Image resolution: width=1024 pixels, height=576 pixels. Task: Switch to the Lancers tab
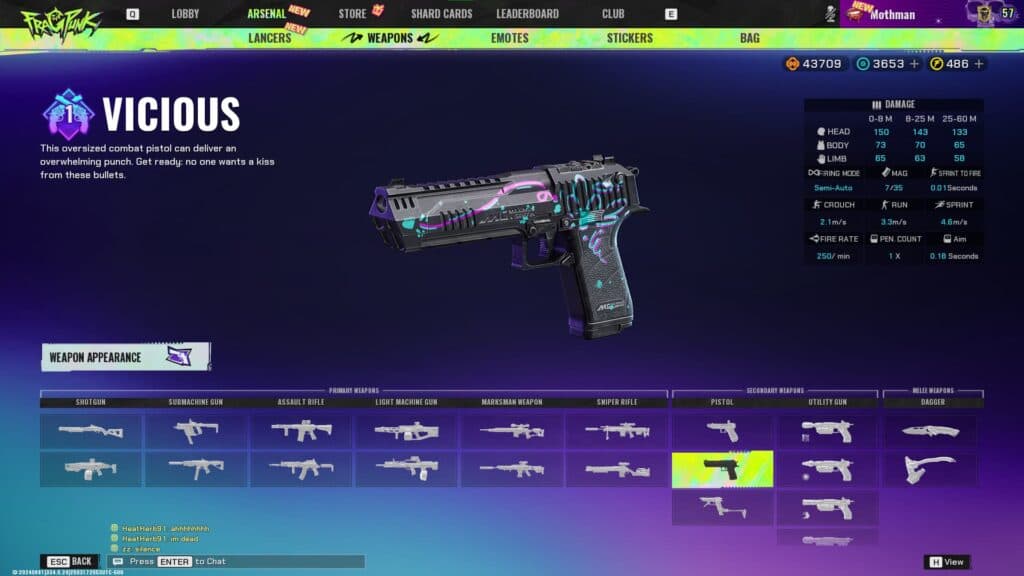click(269, 38)
